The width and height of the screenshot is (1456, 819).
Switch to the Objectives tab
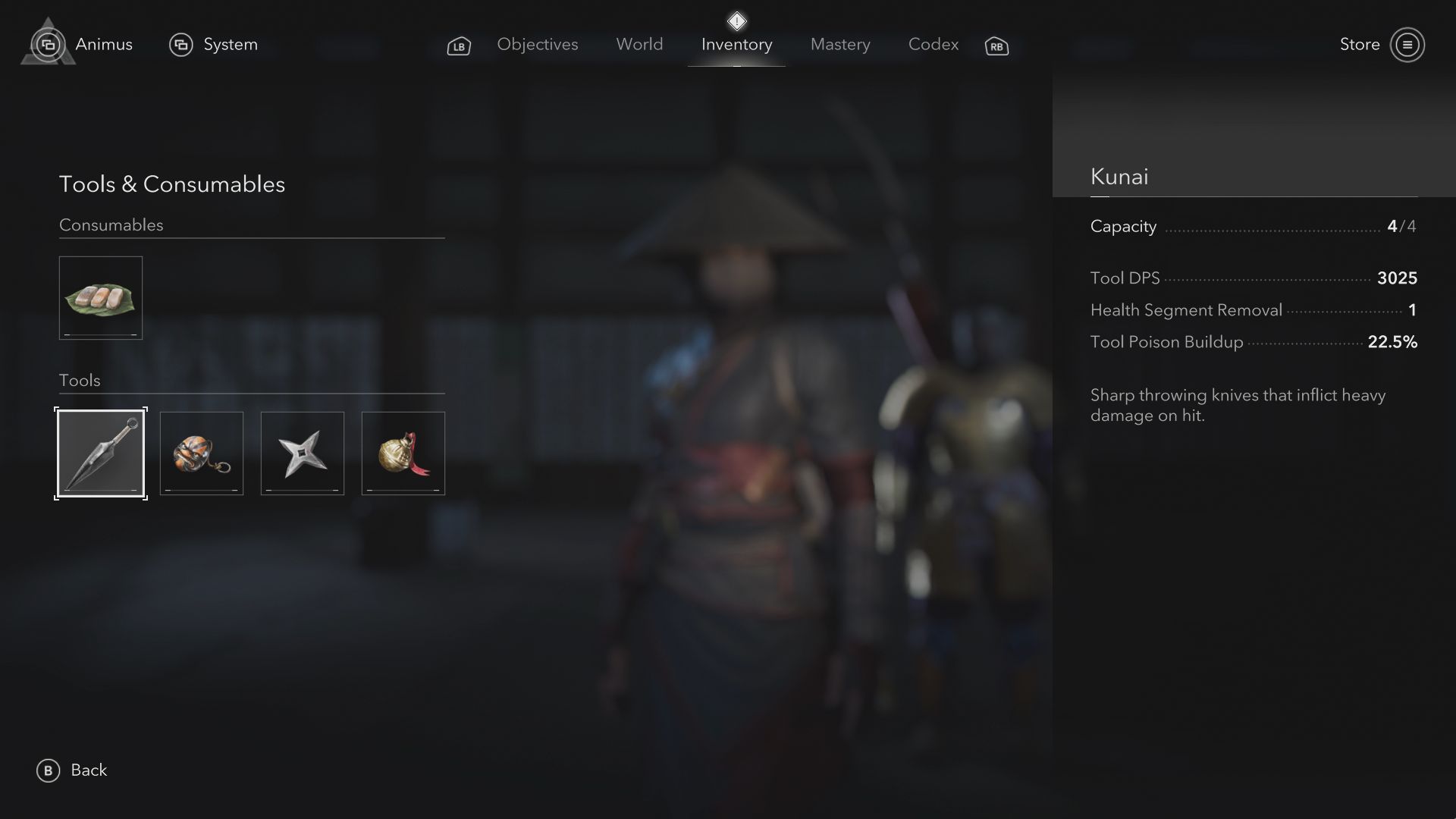point(538,45)
